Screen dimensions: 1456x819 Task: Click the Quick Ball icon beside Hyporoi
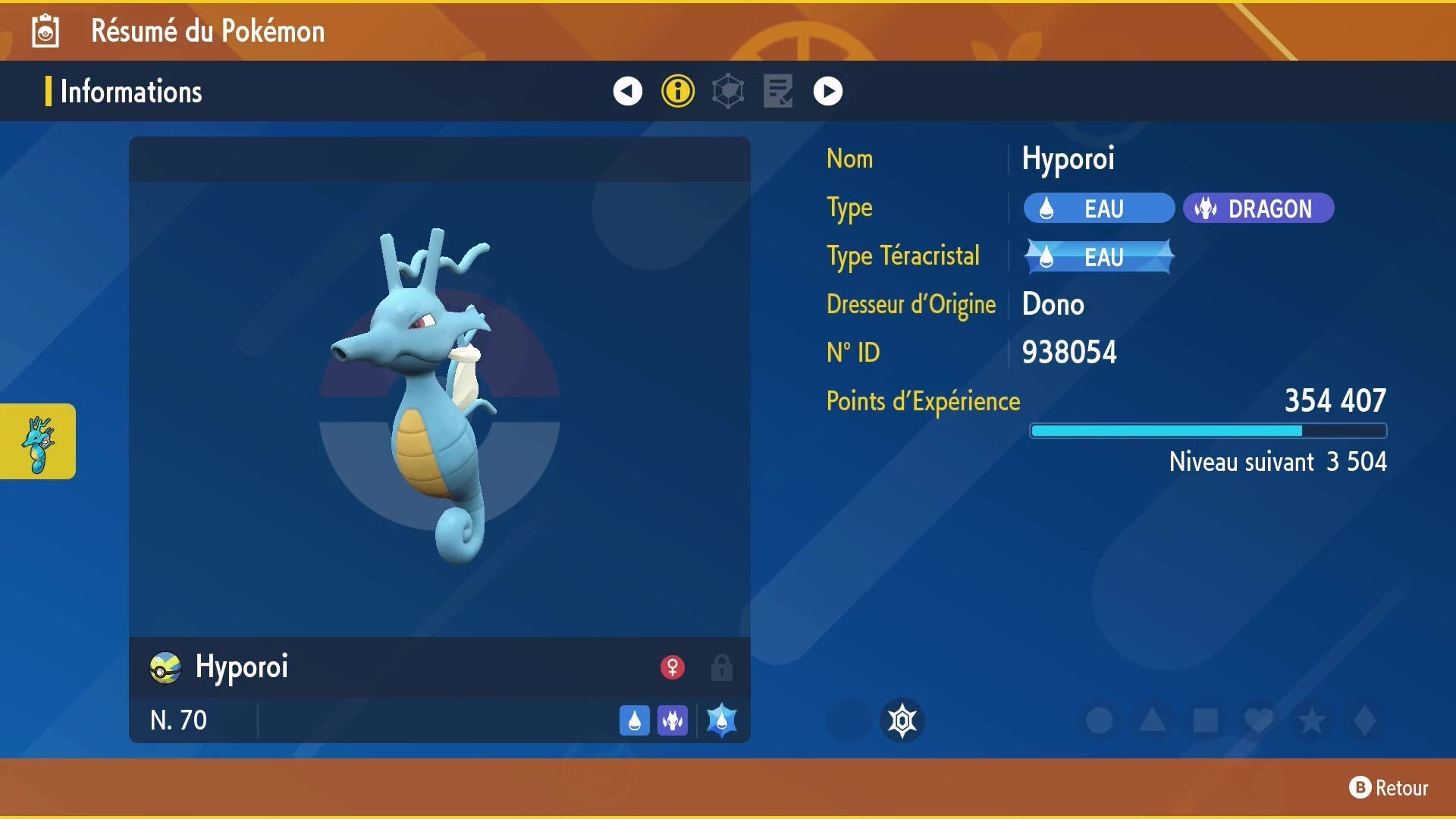[x=166, y=667]
